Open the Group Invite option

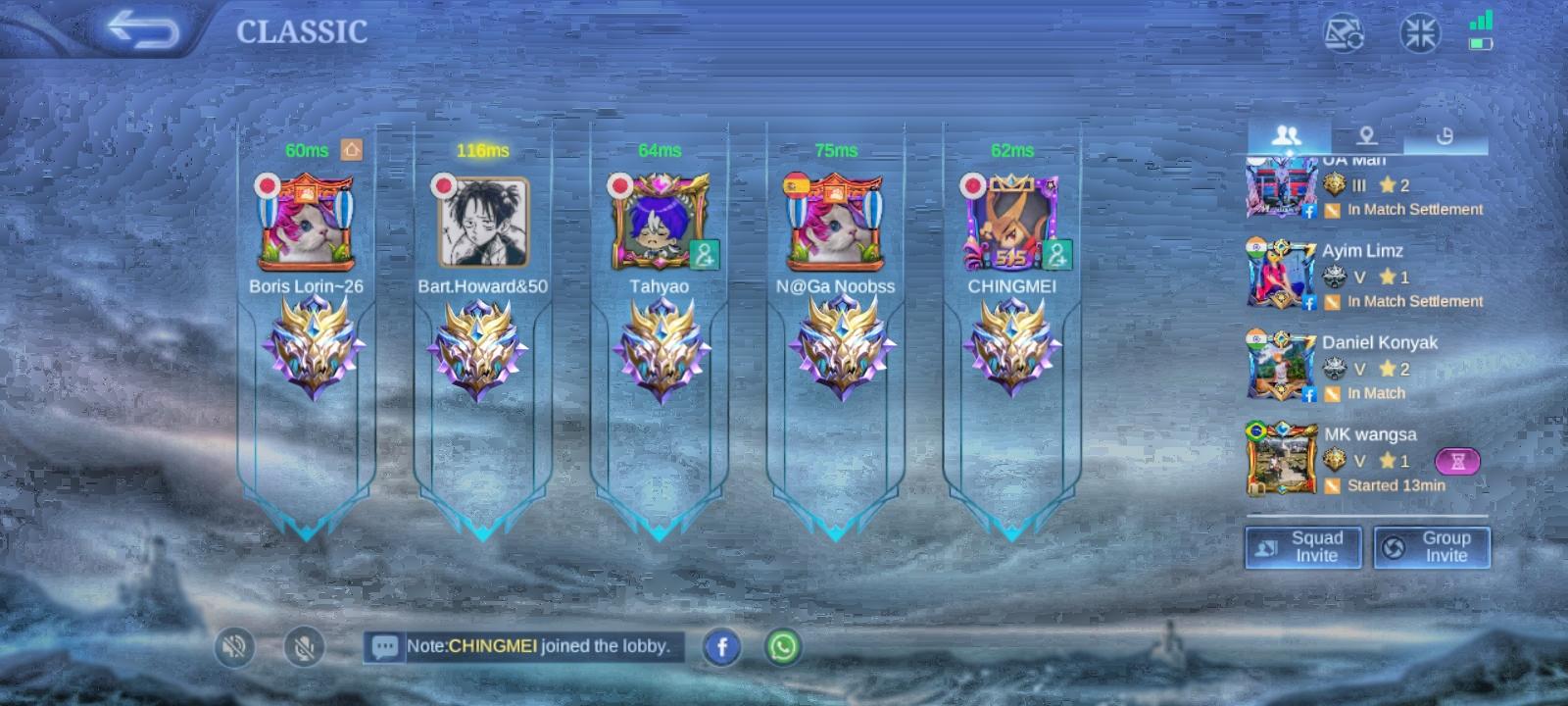pos(1432,547)
